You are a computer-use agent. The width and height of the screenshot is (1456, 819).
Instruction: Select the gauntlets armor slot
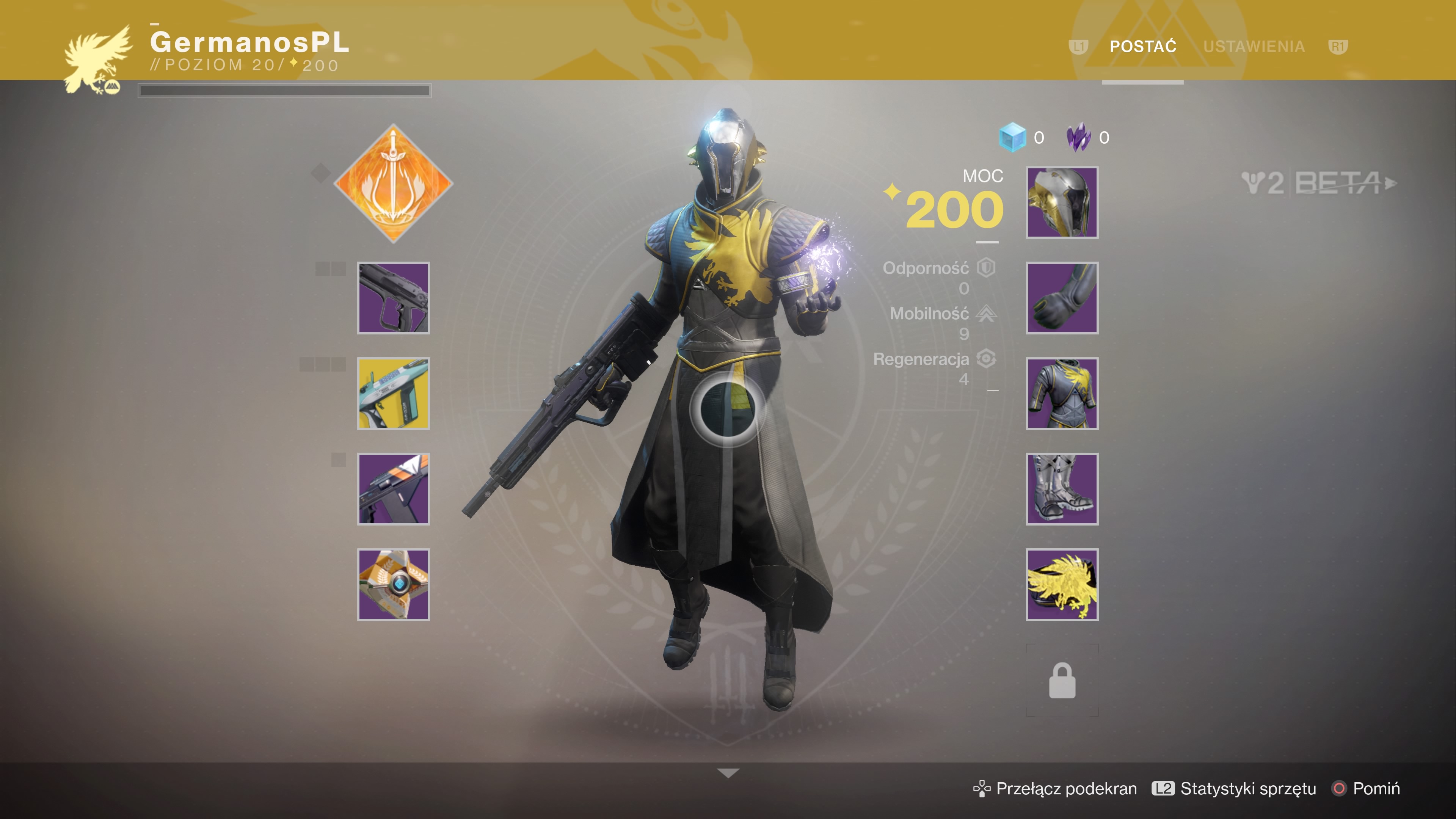click(x=1062, y=298)
